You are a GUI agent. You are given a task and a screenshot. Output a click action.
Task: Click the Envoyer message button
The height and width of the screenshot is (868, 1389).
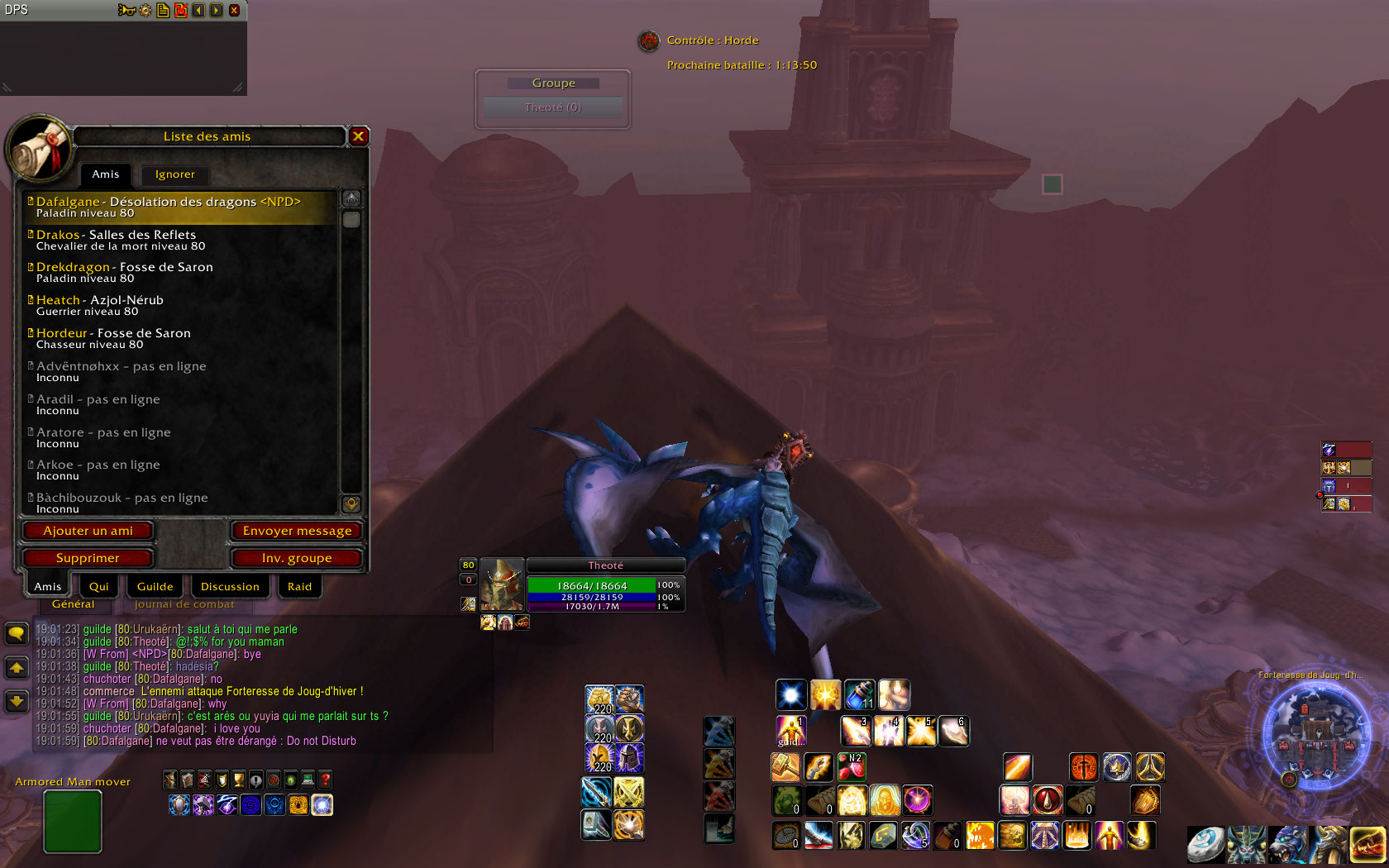pyautogui.click(x=297, y=530)
